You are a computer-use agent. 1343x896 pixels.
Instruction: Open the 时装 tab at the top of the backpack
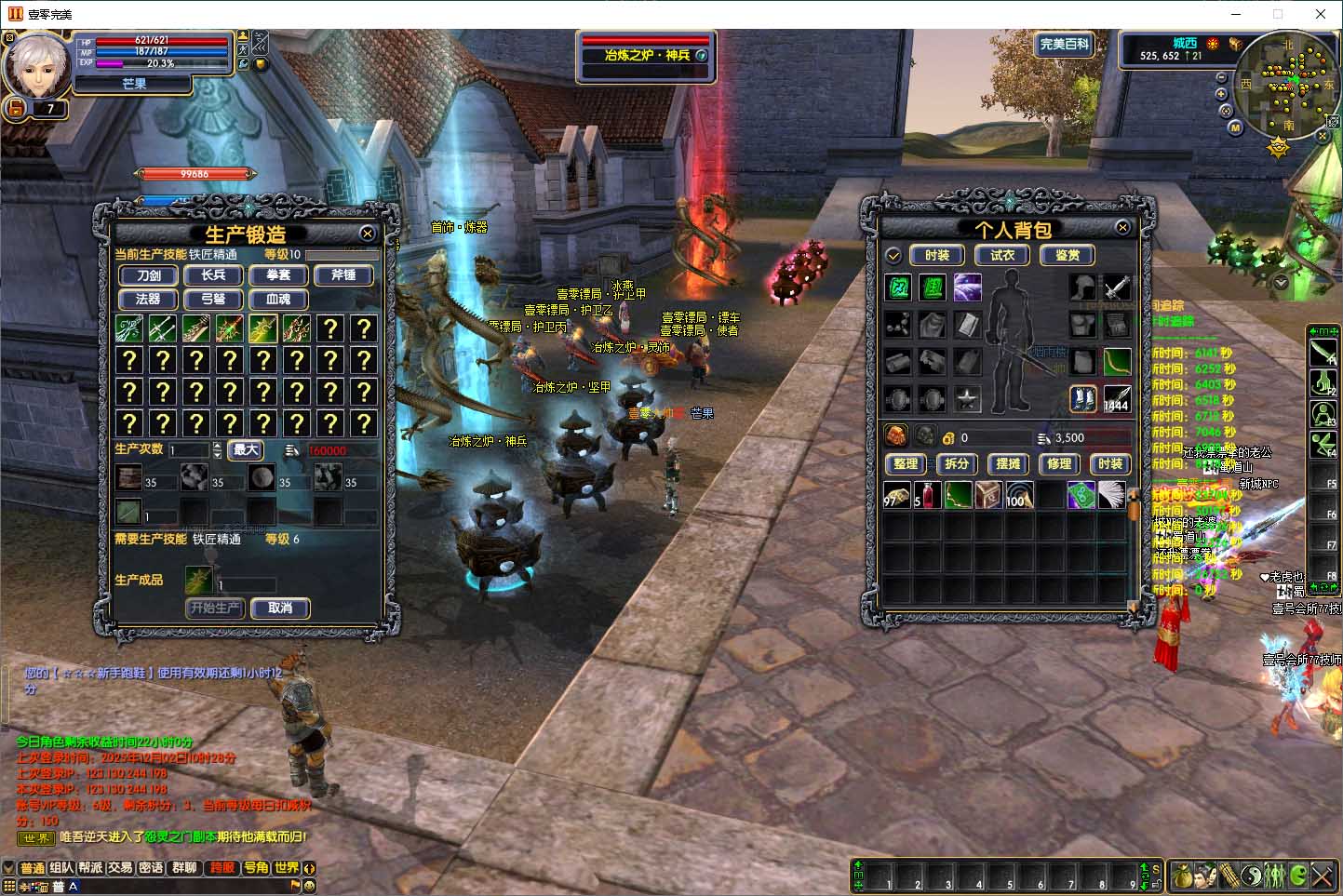click(937, 255)
